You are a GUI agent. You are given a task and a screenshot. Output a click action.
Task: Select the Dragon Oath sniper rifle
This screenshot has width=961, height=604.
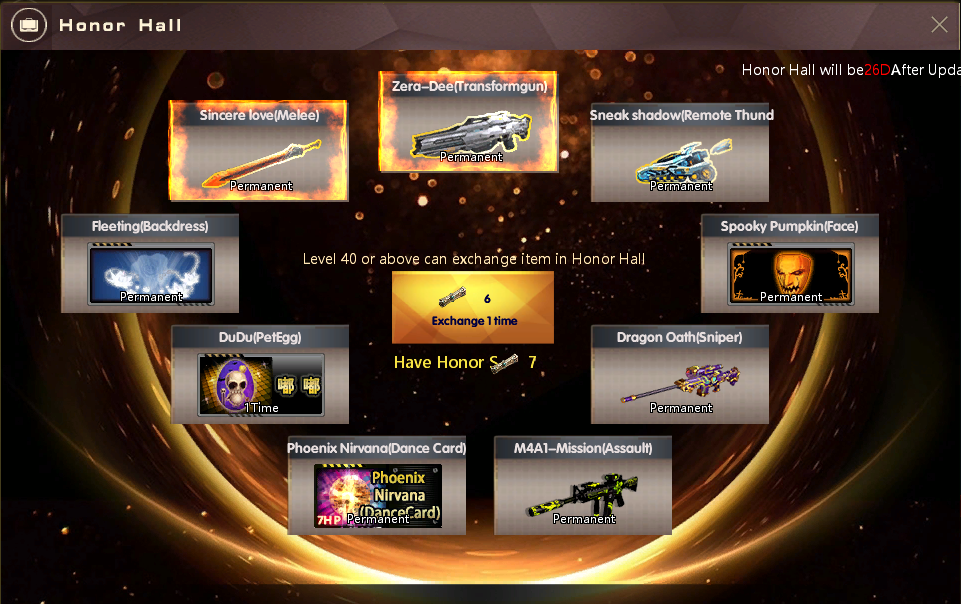pyautogui.click(x=680, y=374)
